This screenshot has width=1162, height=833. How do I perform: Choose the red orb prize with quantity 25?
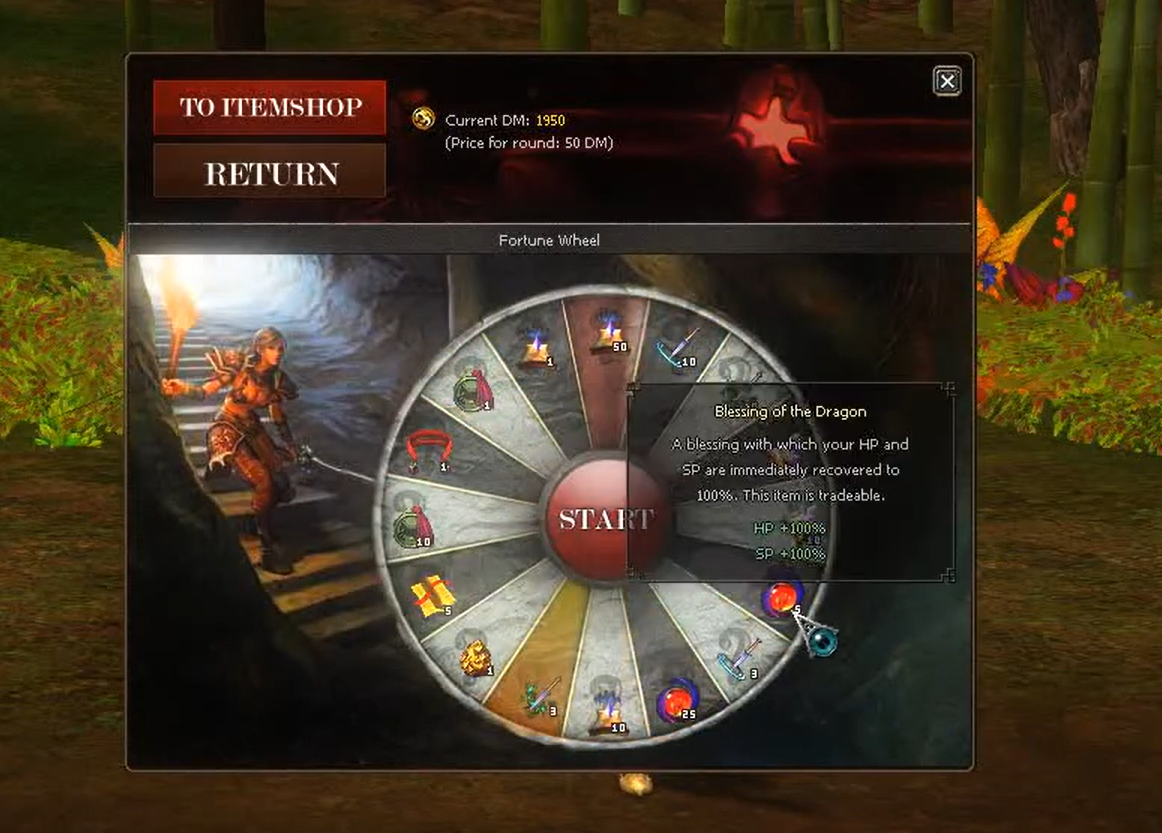[675, 702]
